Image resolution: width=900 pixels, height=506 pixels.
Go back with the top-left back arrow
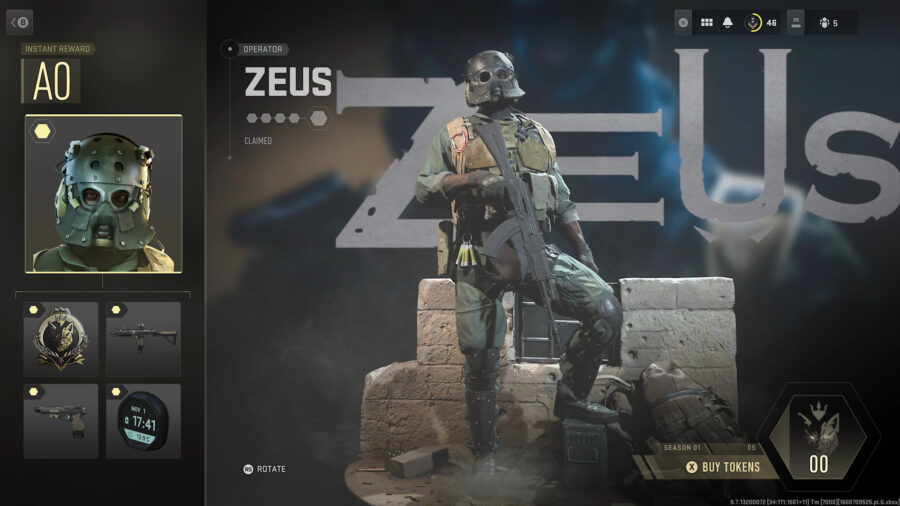20,22
